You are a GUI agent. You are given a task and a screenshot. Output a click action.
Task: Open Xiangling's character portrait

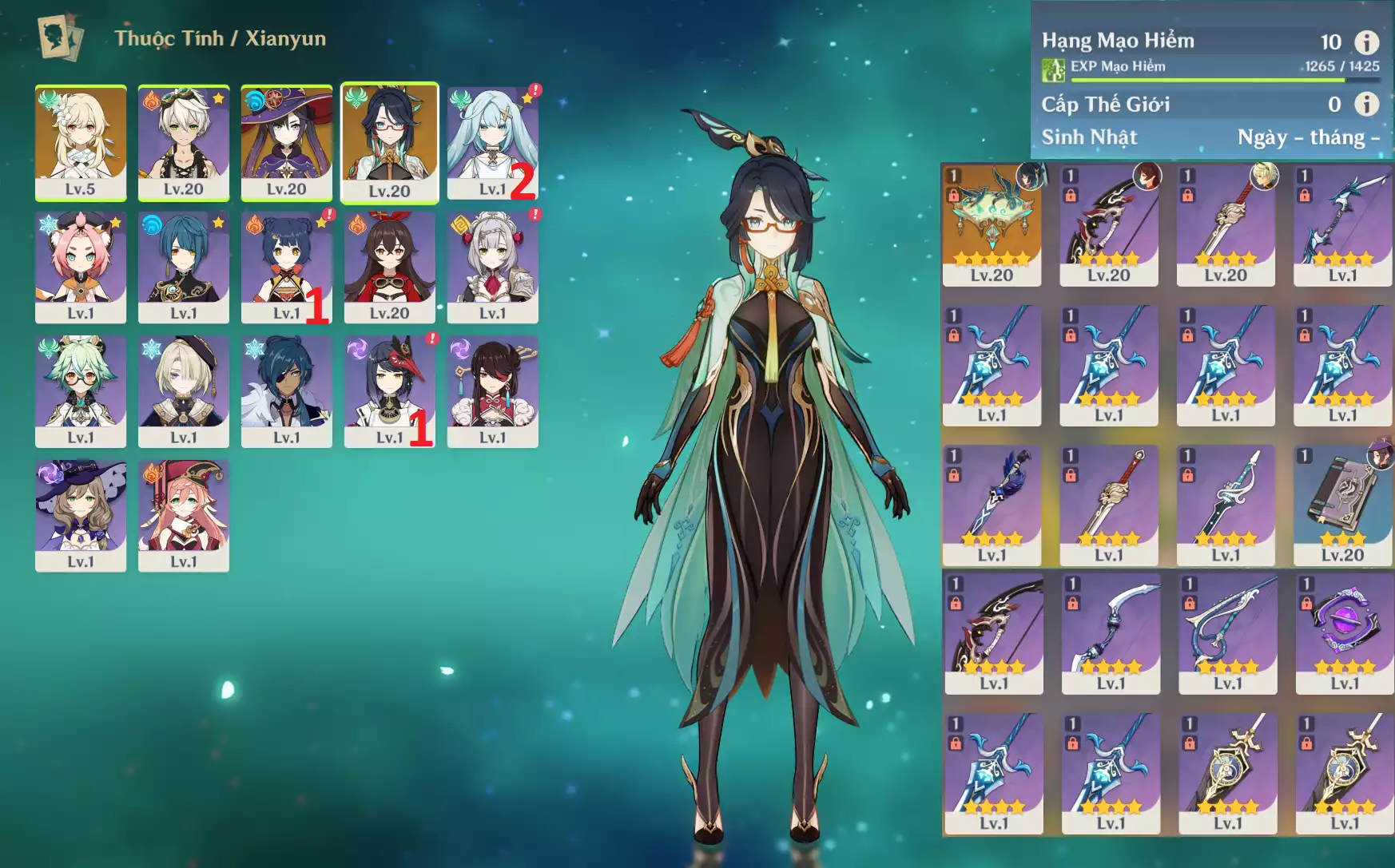(287, 266)
